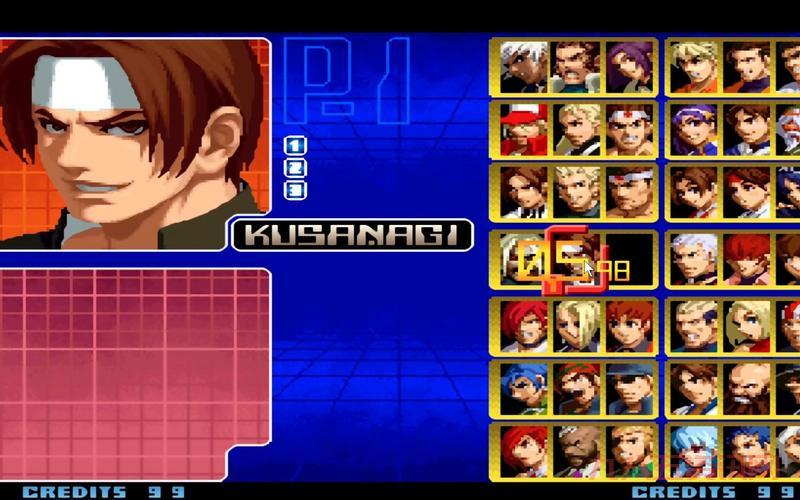Choose Kyo Kusanagi's portrait tile

coord(525,192)
